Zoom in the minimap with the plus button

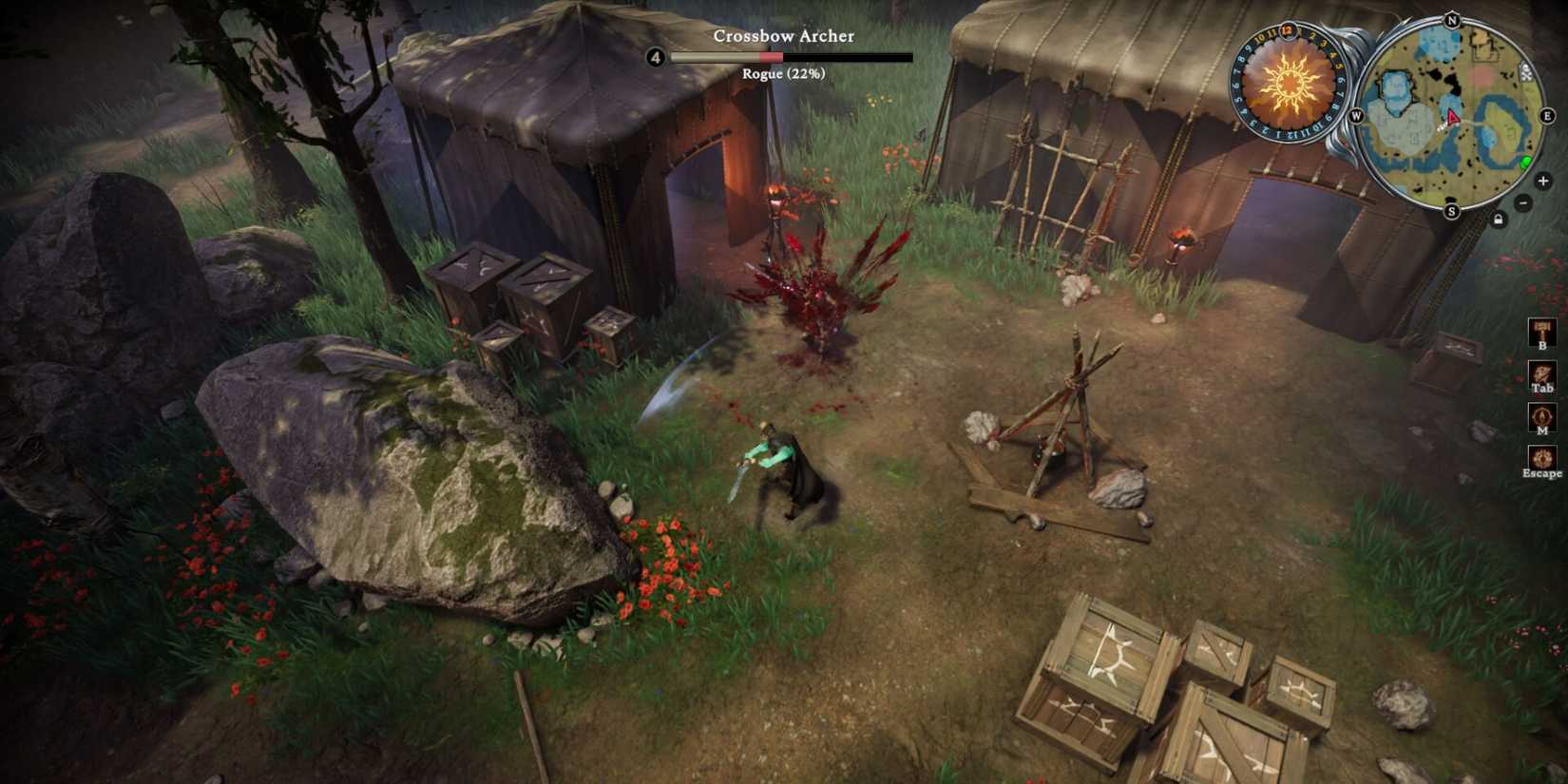point(1542,181)
